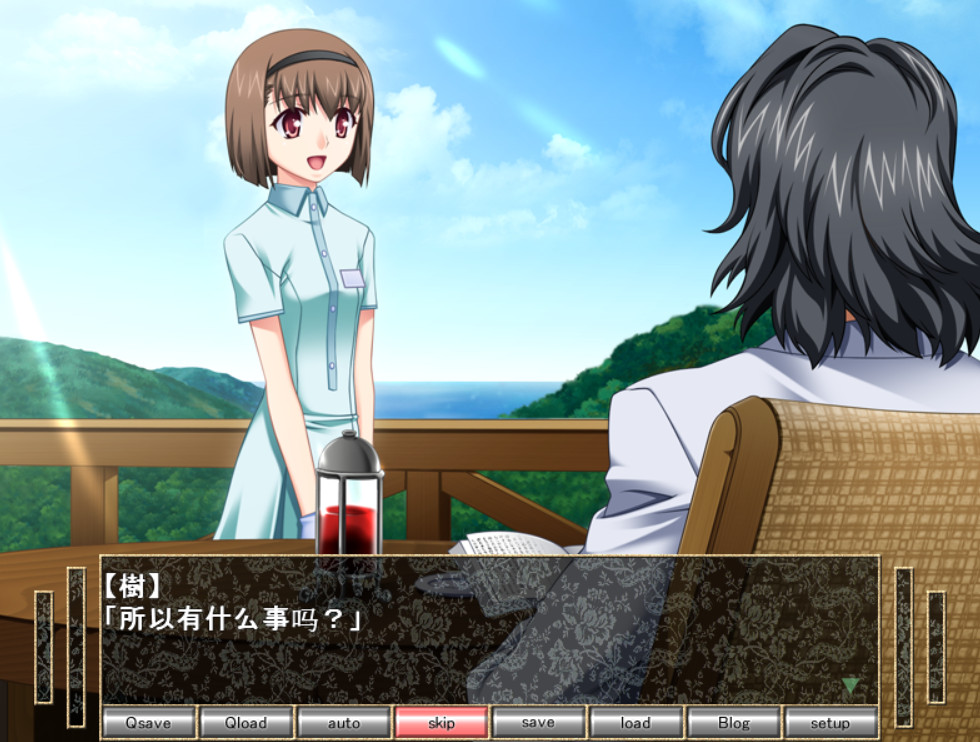Click the Qsave button
This screenshot has height=742, width=980.
click(x=148, y=722)
